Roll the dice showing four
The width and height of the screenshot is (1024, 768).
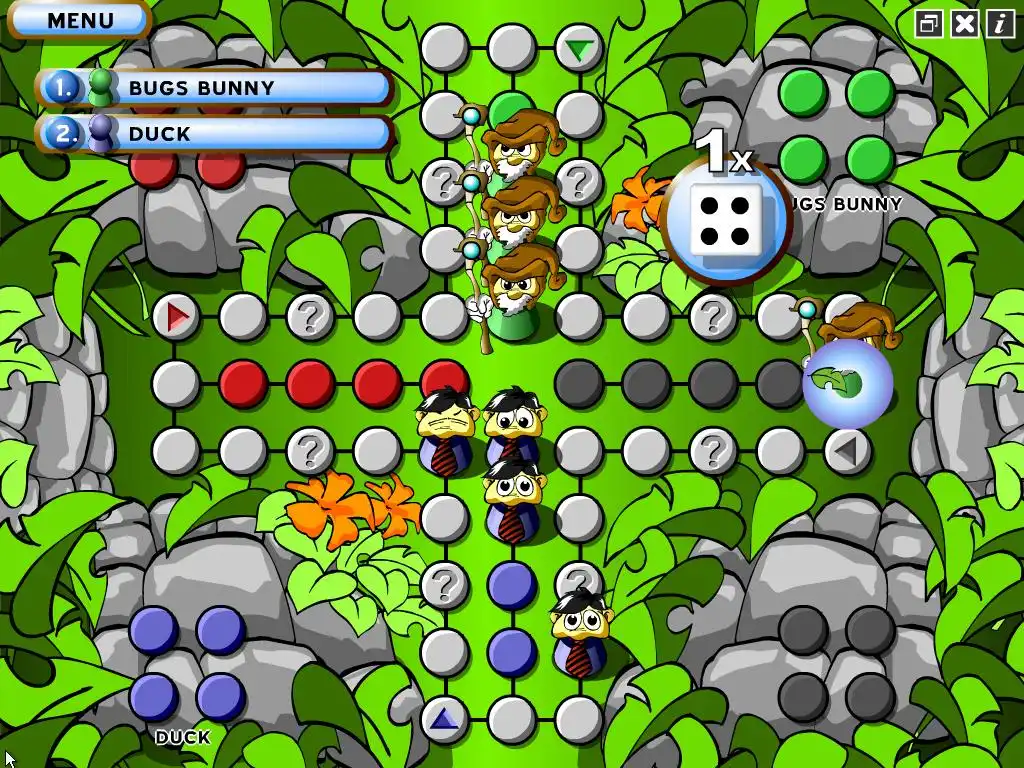tap(725, 221)
